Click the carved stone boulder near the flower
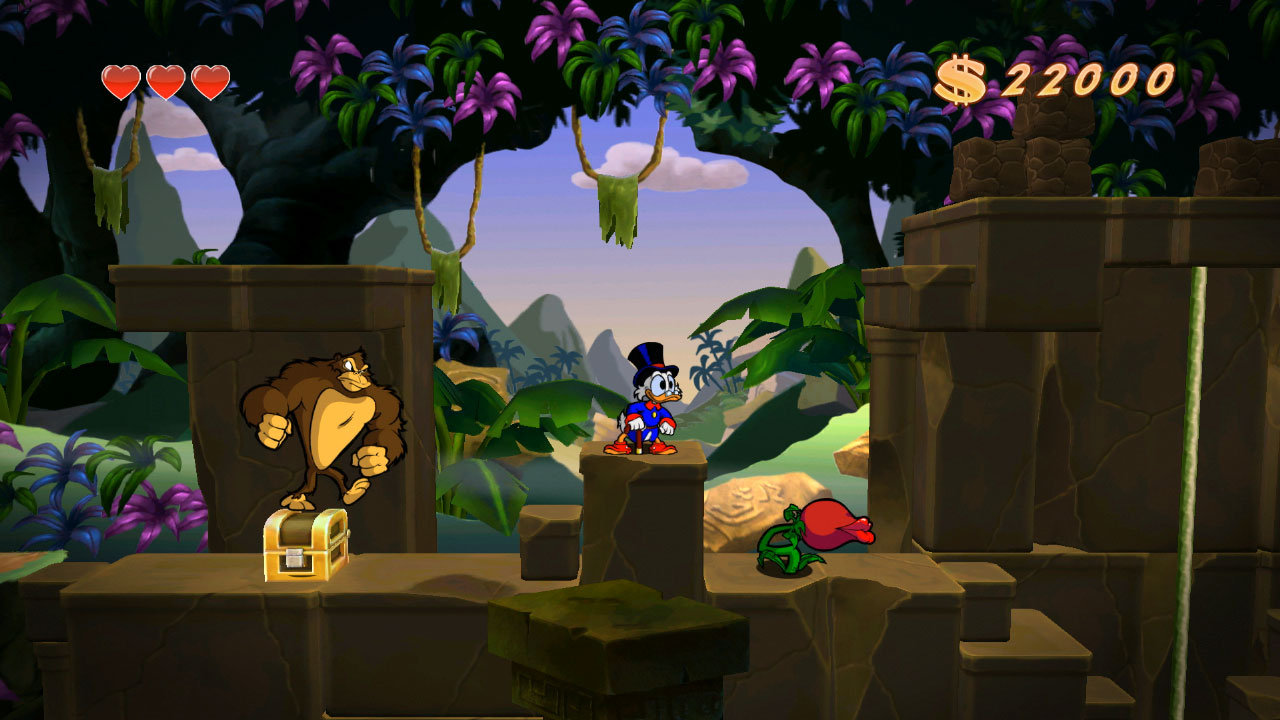Viewport: 1280px width, 720px height. pos(745,505)
